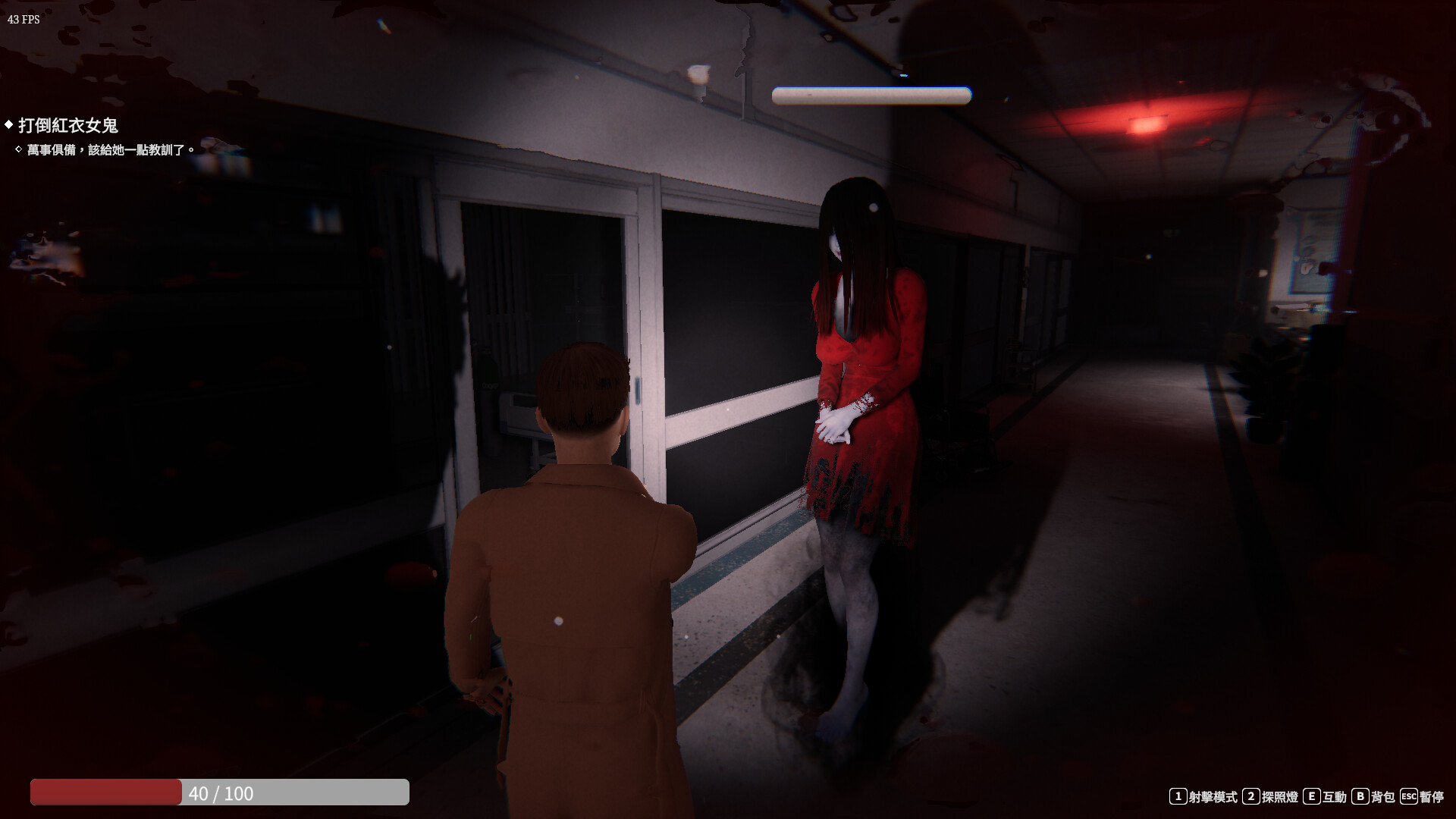This screenshot has width=1456, height=819.
Task: Click the [1] 射擊模式 keycap icon
Action: click(x=1178, y=796)
